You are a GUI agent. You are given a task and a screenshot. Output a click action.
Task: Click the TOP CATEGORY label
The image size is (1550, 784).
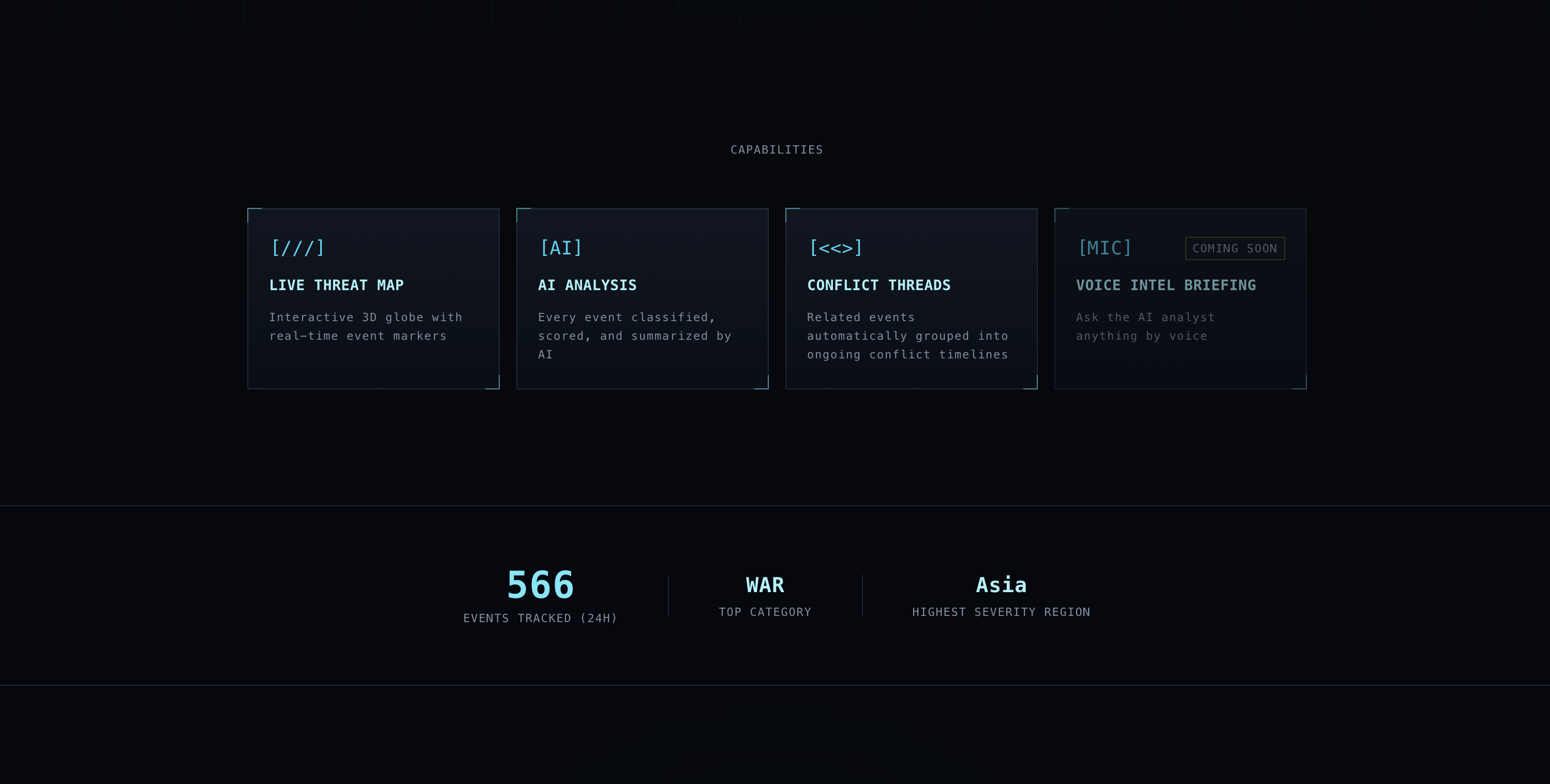765,611
